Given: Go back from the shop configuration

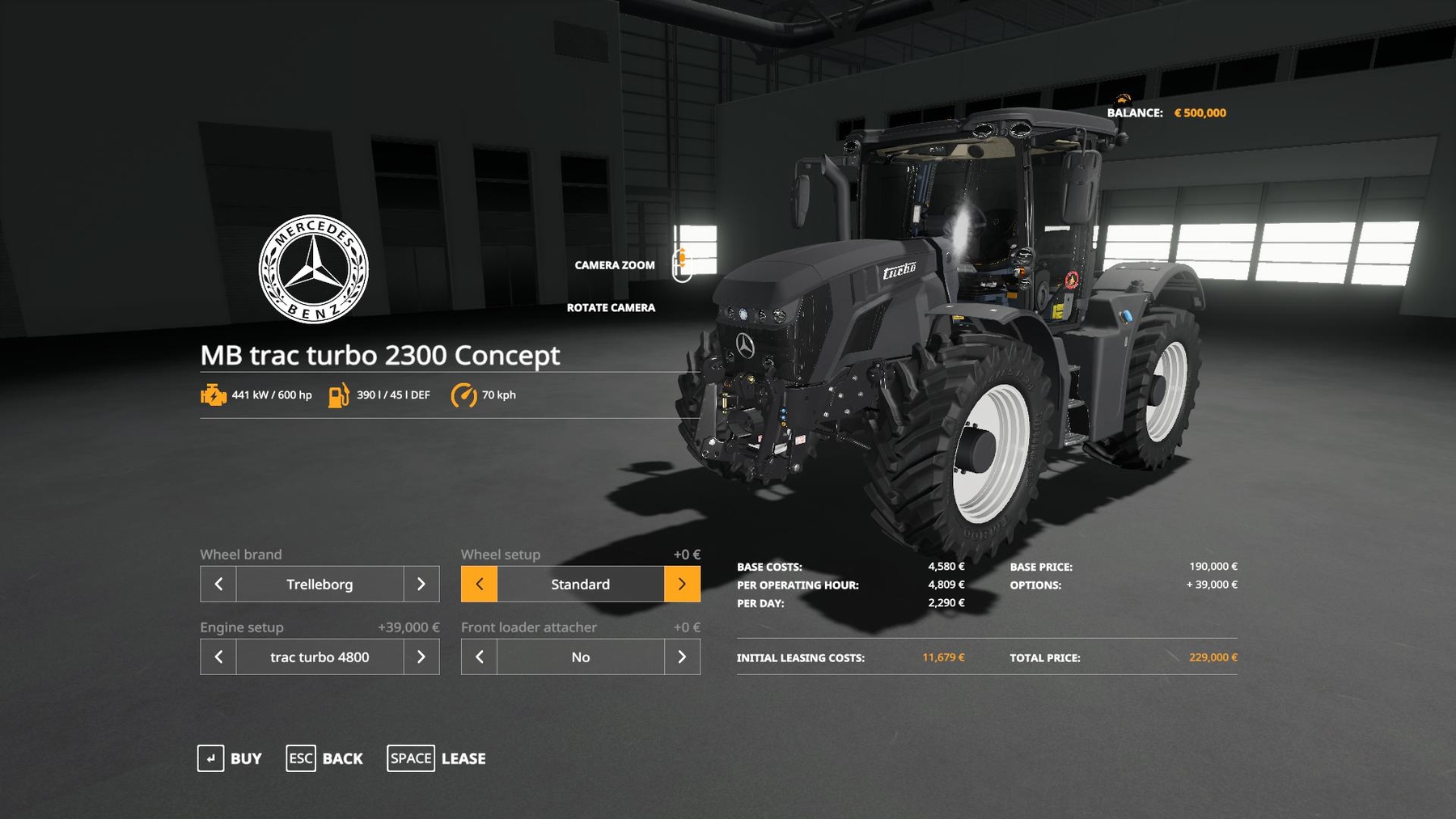Looking at the screenshot, I should (324, 758).
